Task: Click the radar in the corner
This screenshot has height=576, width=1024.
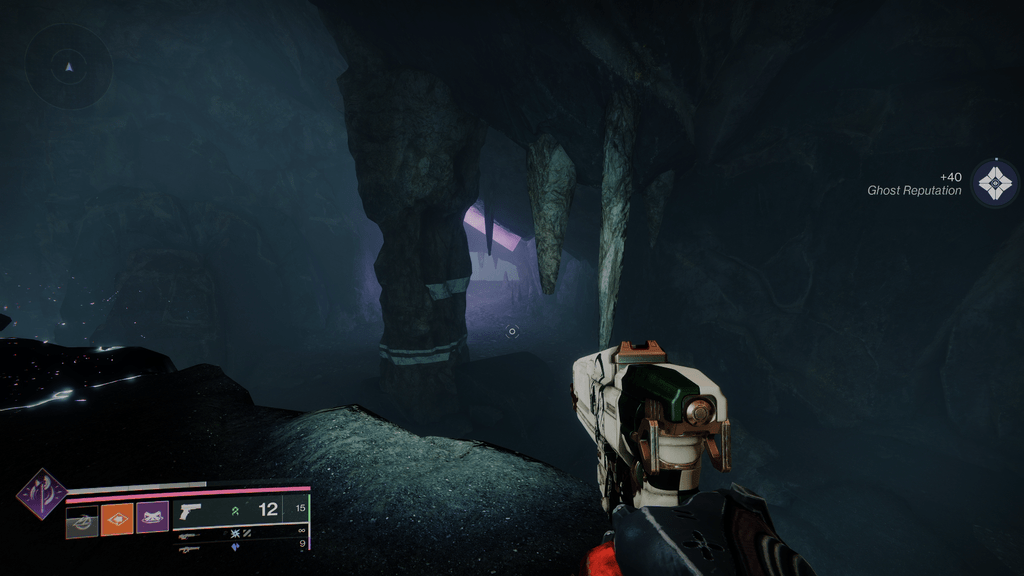Action: click(68, 67)
